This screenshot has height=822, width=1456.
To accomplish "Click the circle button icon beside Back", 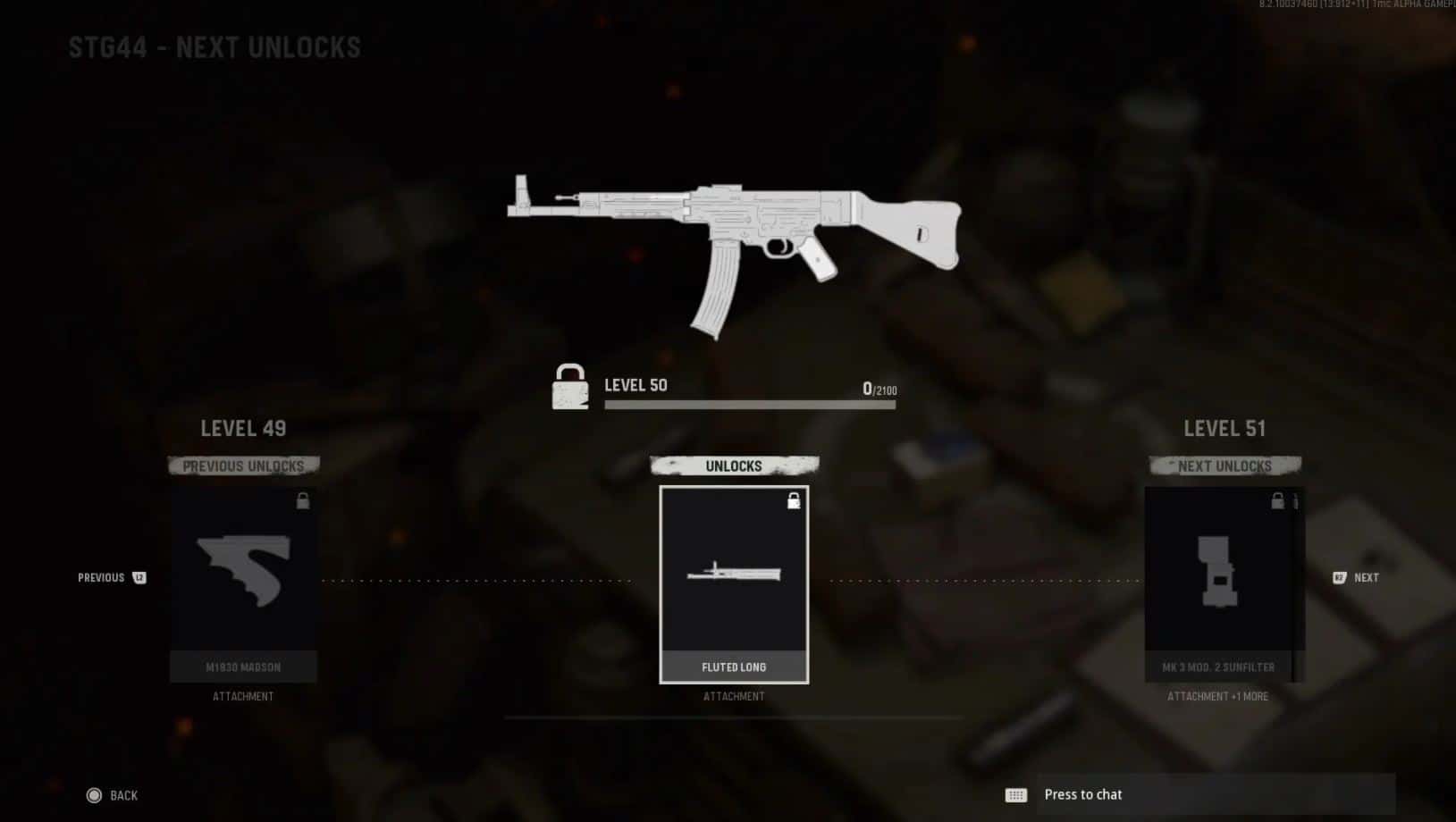I will click(x=93, y=794).
